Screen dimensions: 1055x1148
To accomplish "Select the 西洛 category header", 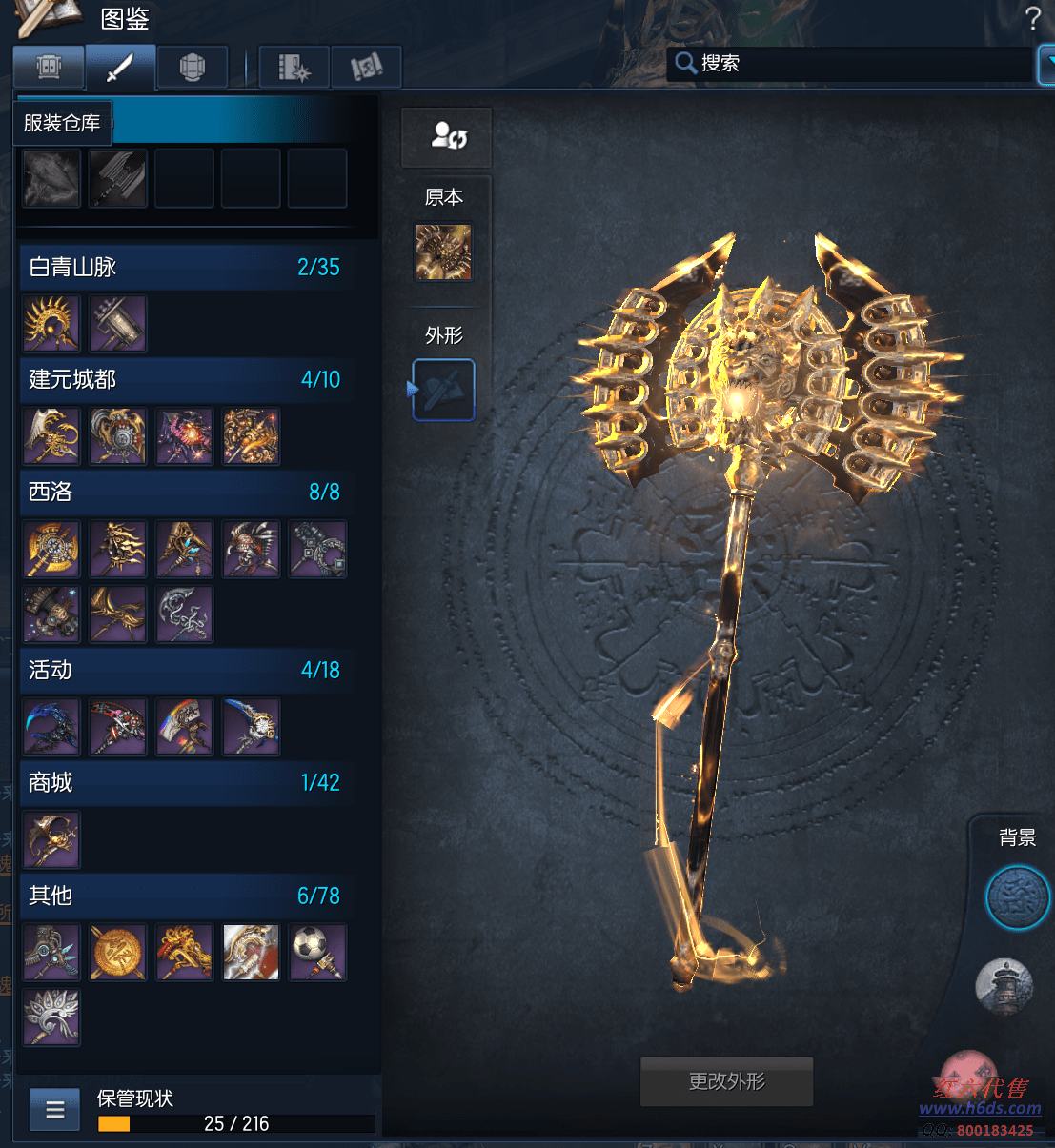I will 186,492.
